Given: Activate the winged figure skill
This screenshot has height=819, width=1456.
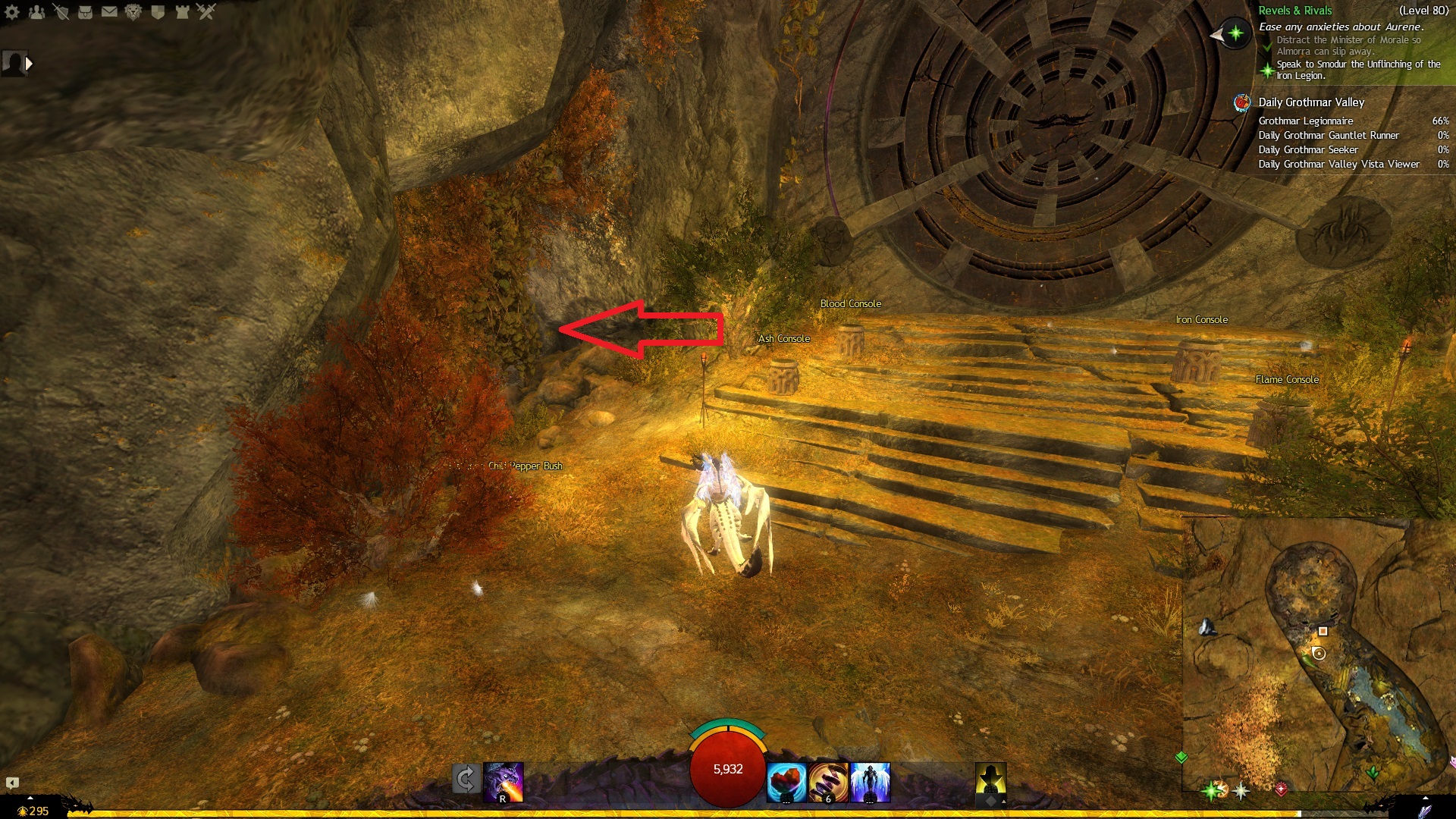Looking at the screenshot, I should click(870, 783).
